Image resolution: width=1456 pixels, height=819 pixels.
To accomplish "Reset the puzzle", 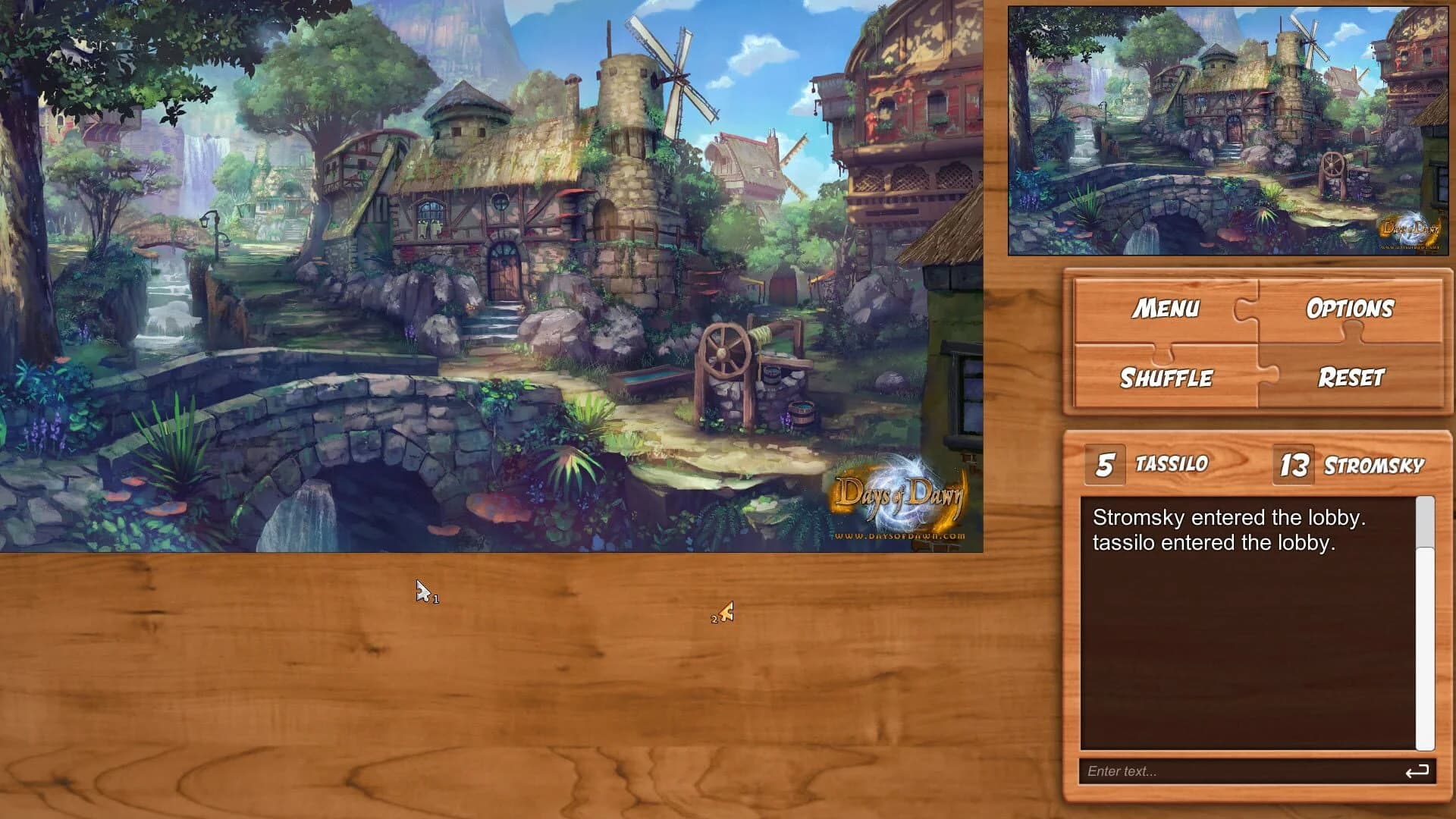I will click(x=1350, y=378).
